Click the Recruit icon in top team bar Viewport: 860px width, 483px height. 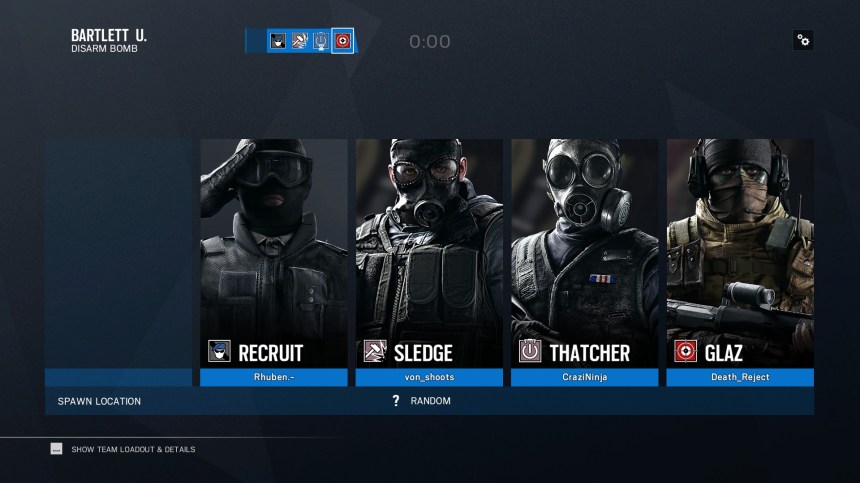(278, 41)
